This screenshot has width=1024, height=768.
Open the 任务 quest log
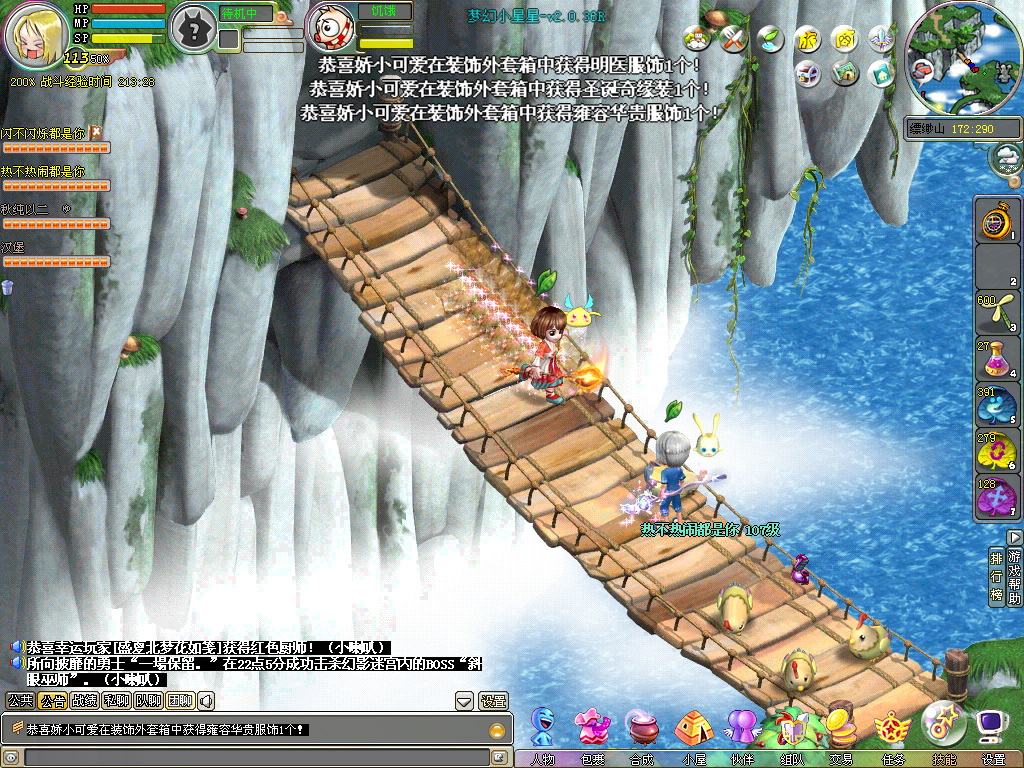[892, 728]
